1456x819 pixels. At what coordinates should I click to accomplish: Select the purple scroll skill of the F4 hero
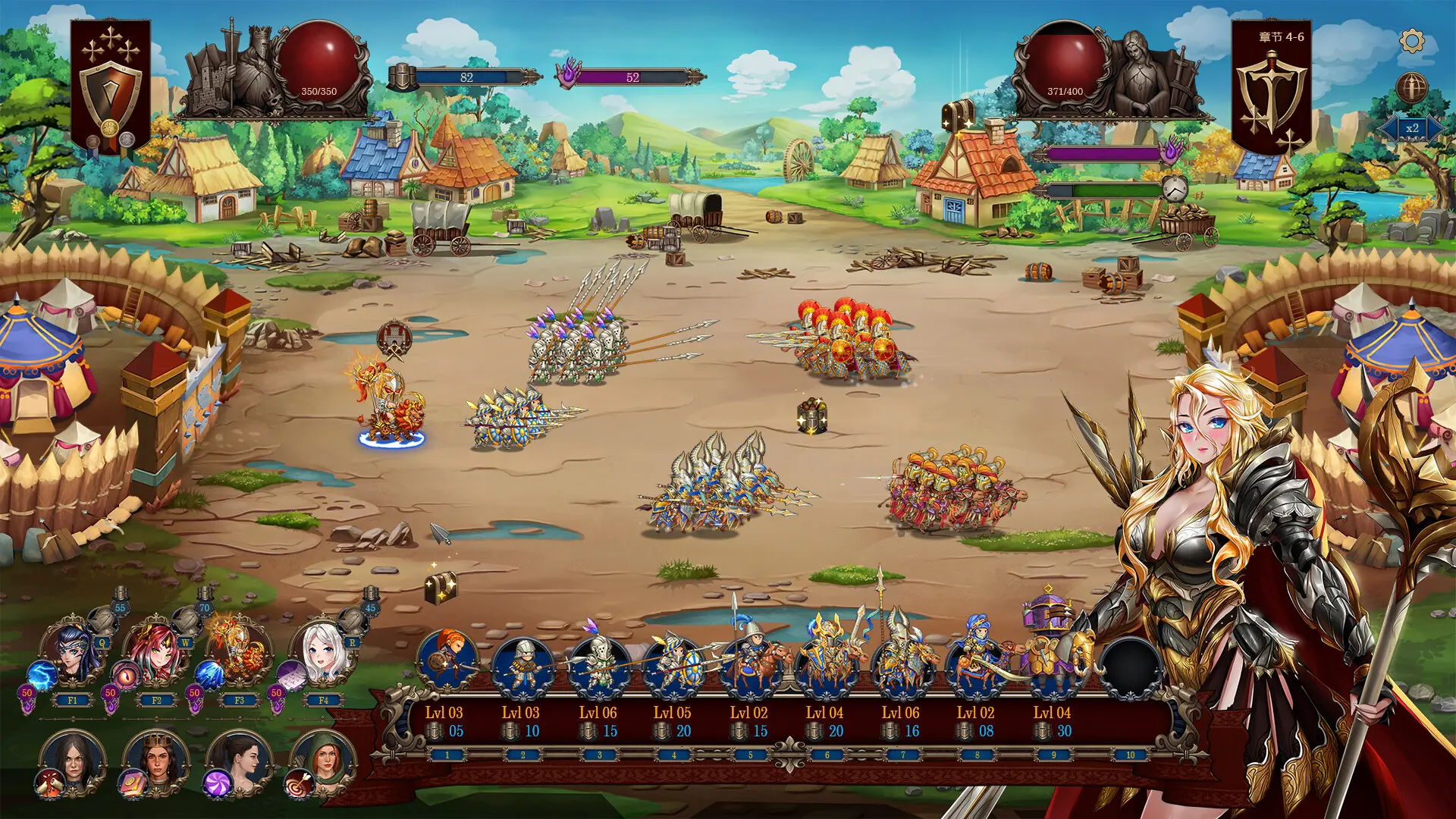290,676
